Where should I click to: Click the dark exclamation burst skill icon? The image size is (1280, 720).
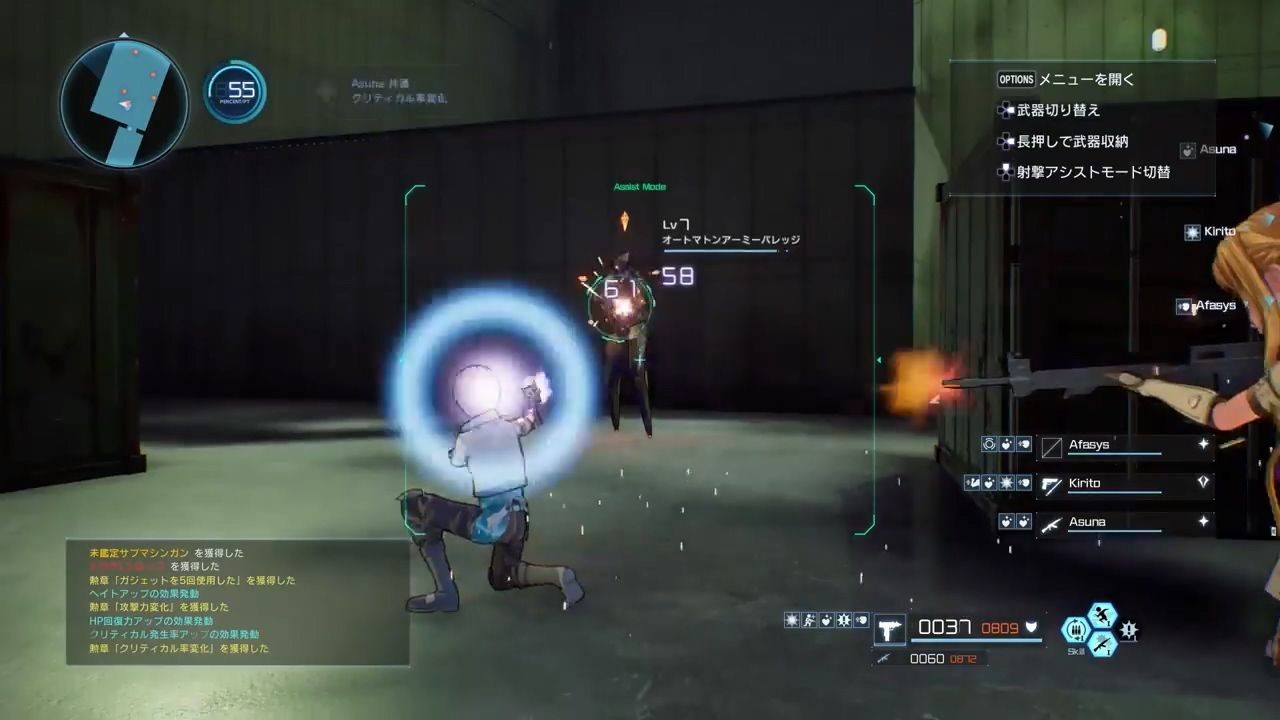pos(1129,630)
